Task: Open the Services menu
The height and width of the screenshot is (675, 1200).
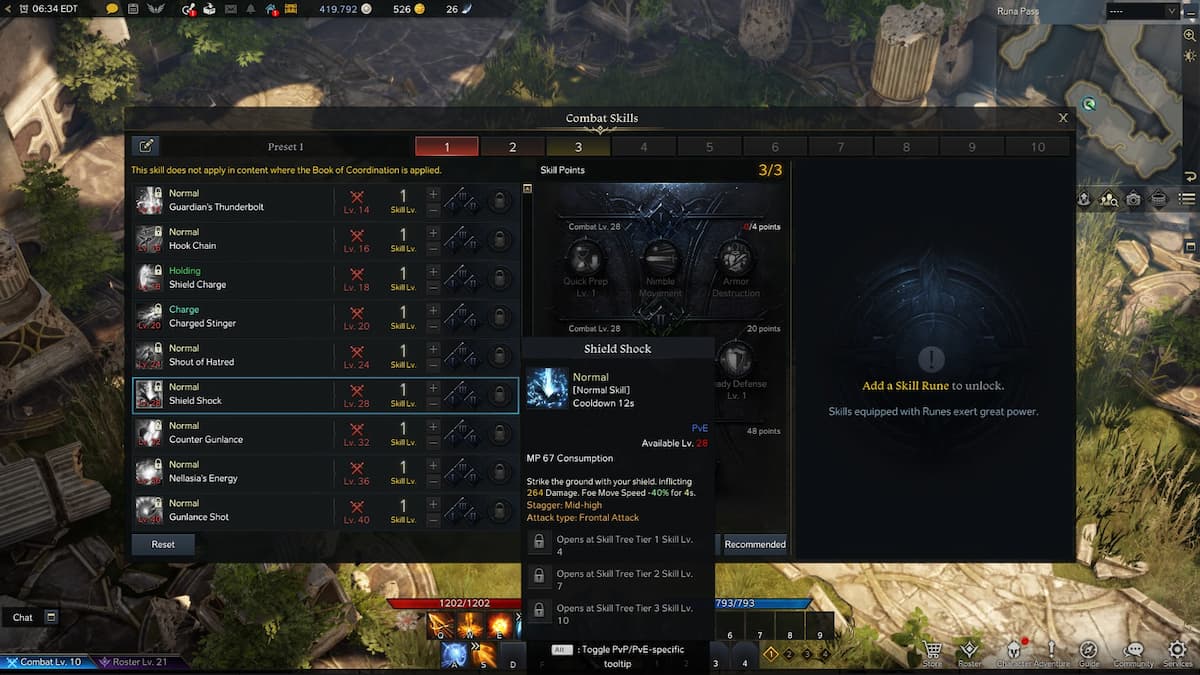Action: coord(1177,651)
